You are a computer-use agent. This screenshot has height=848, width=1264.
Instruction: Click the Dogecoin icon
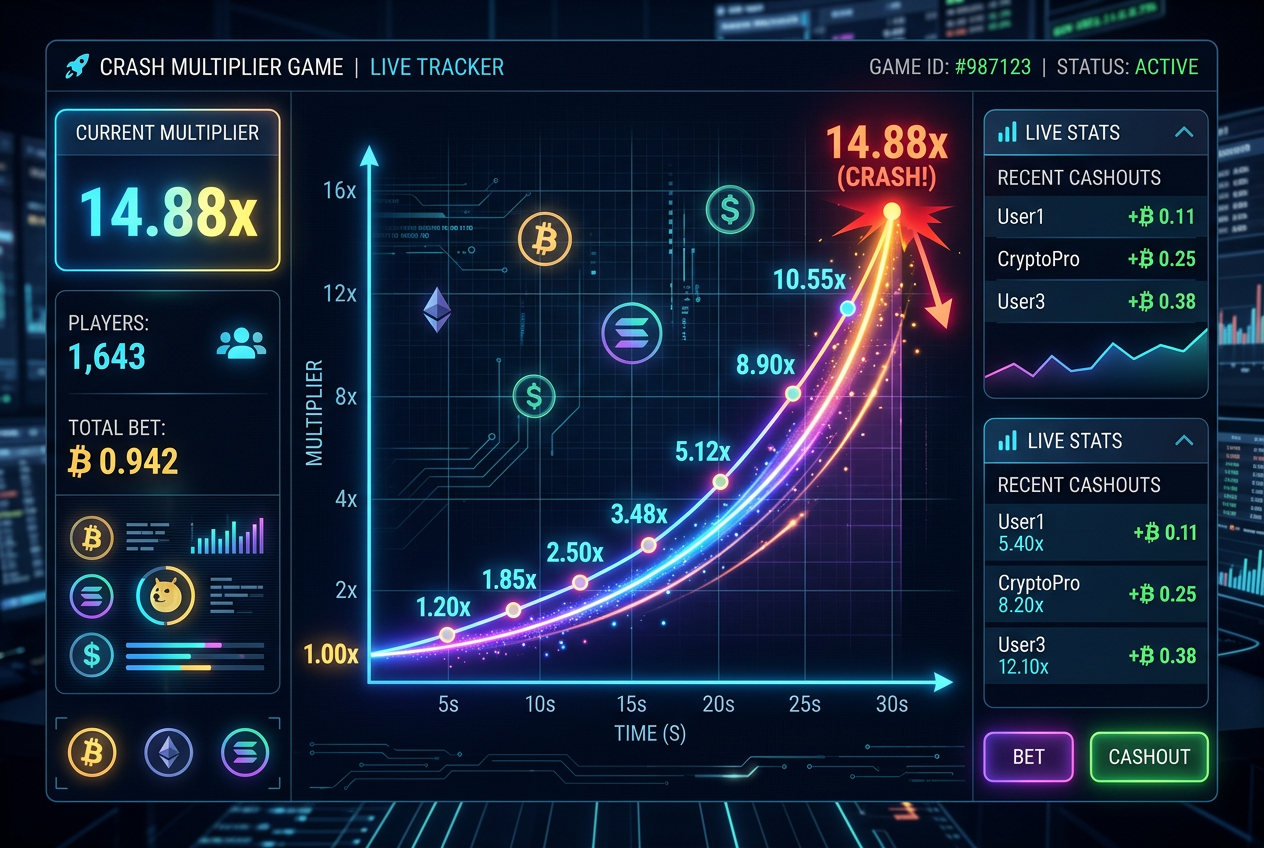(x=165, y=596)
